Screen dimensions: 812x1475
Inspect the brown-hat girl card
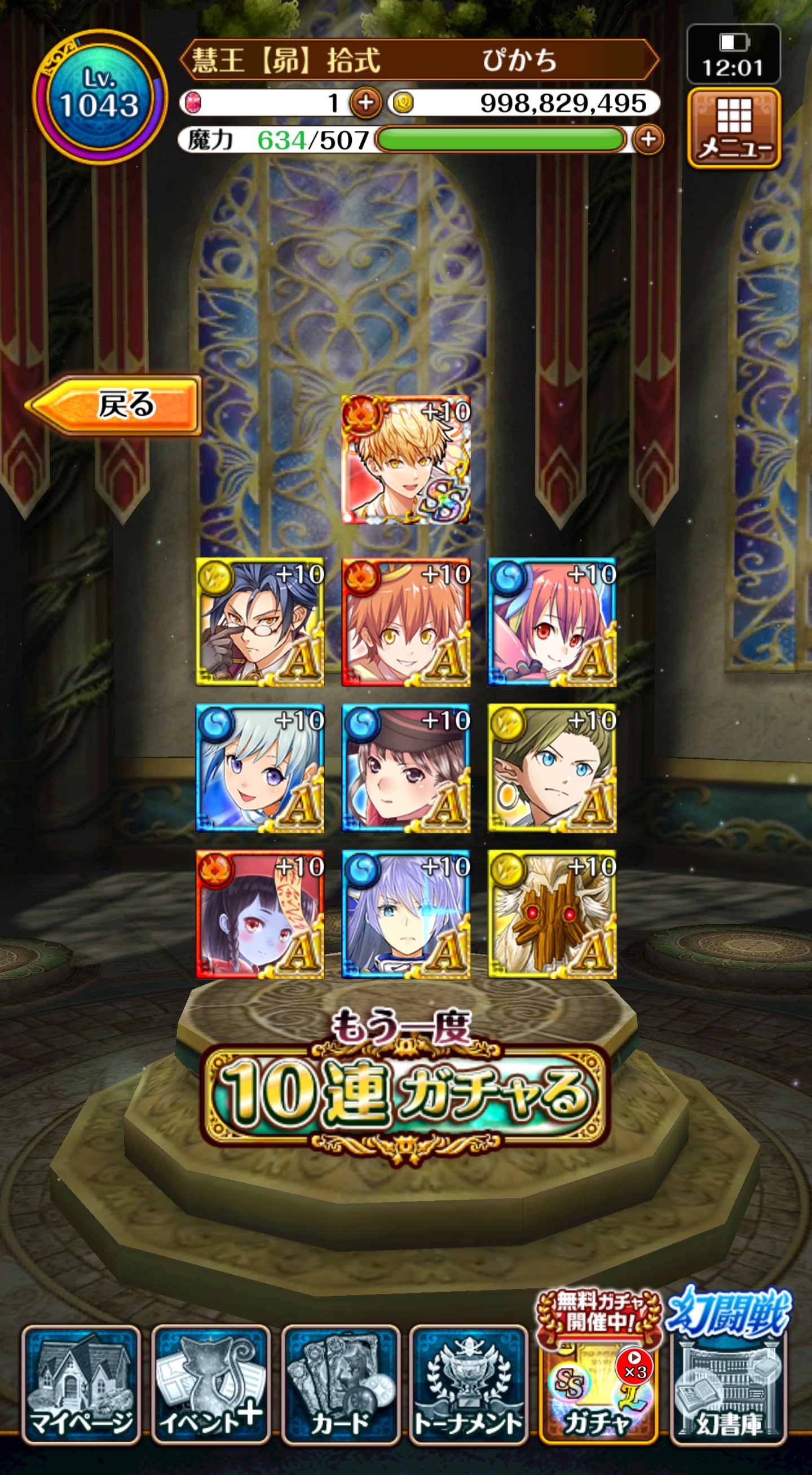coord(405,768)
